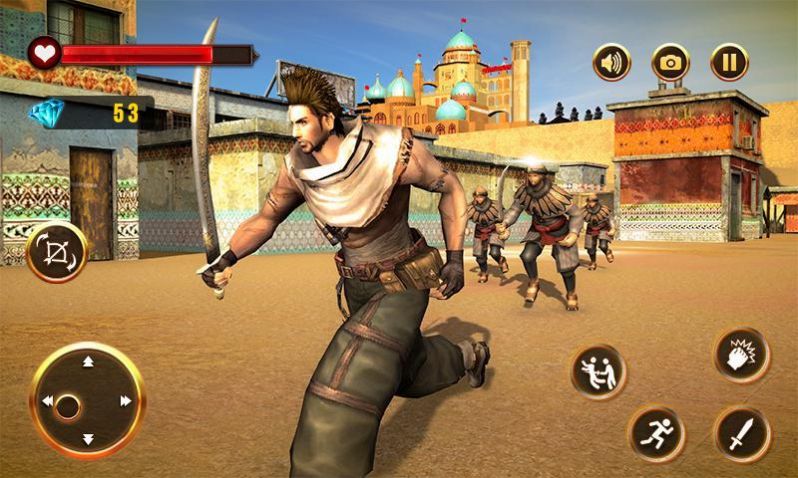Activate the sword attack button

point(742,433)
